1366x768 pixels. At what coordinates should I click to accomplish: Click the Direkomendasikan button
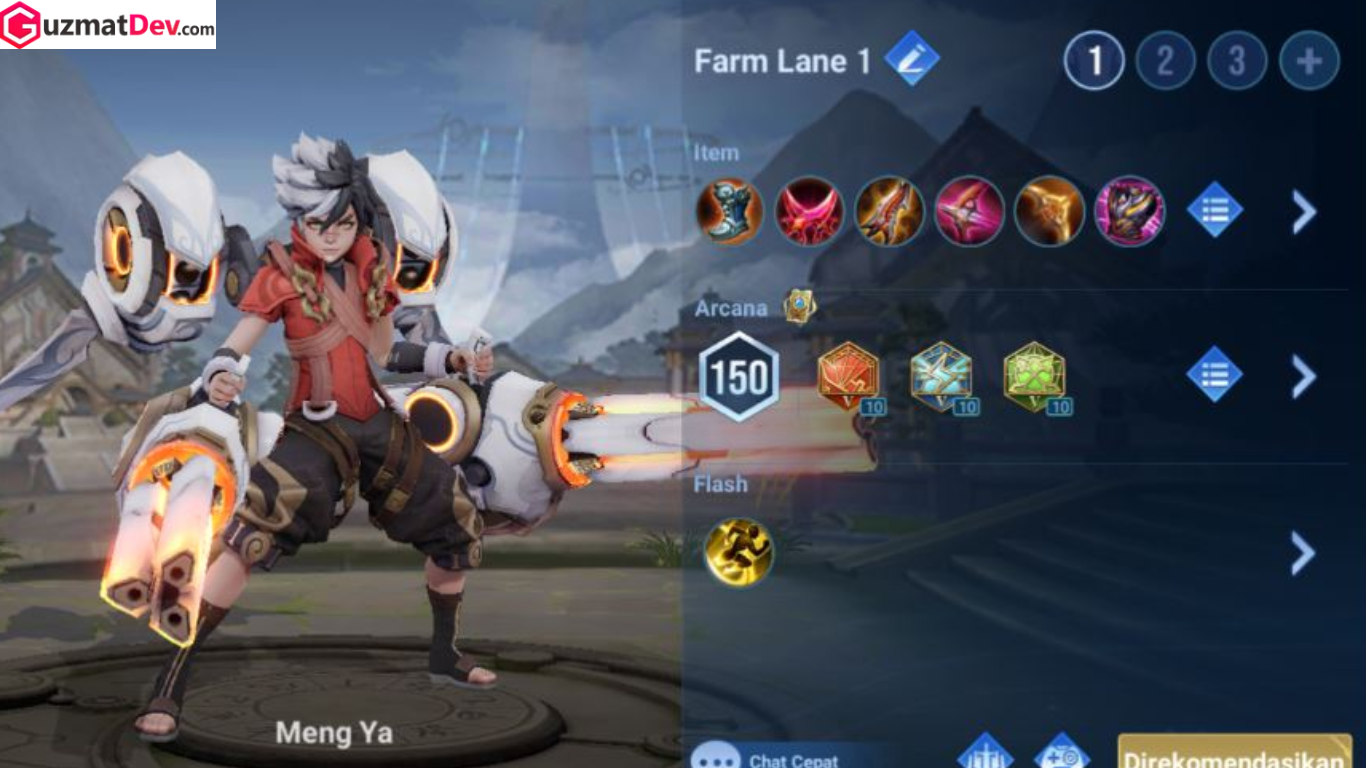click(1234, 753)
